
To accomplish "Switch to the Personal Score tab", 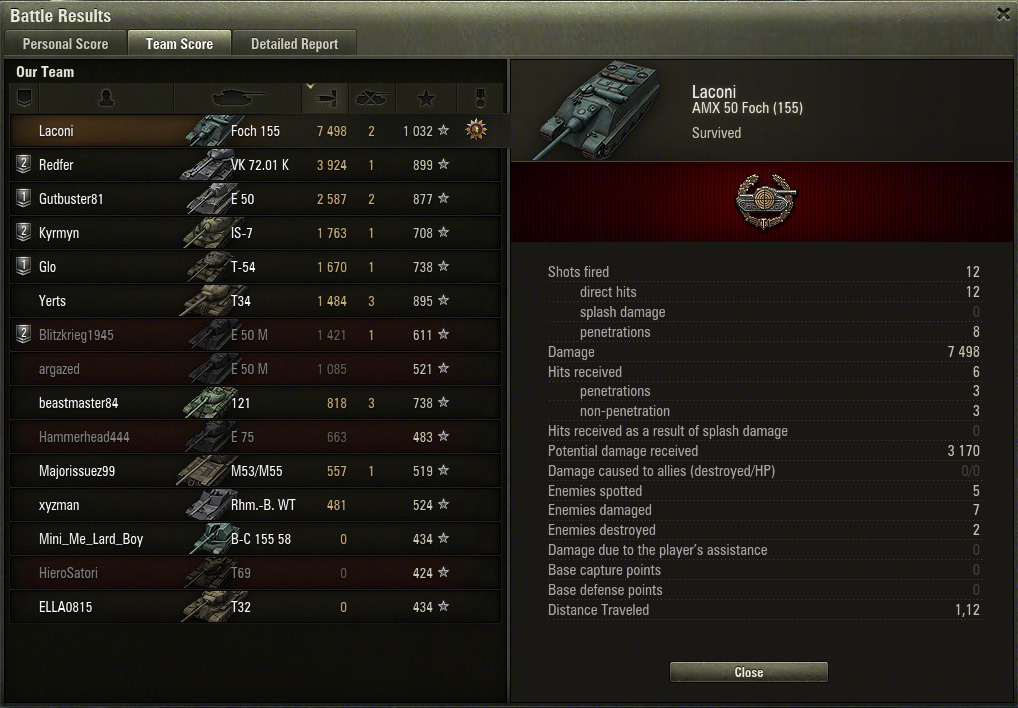I will 66,44.
